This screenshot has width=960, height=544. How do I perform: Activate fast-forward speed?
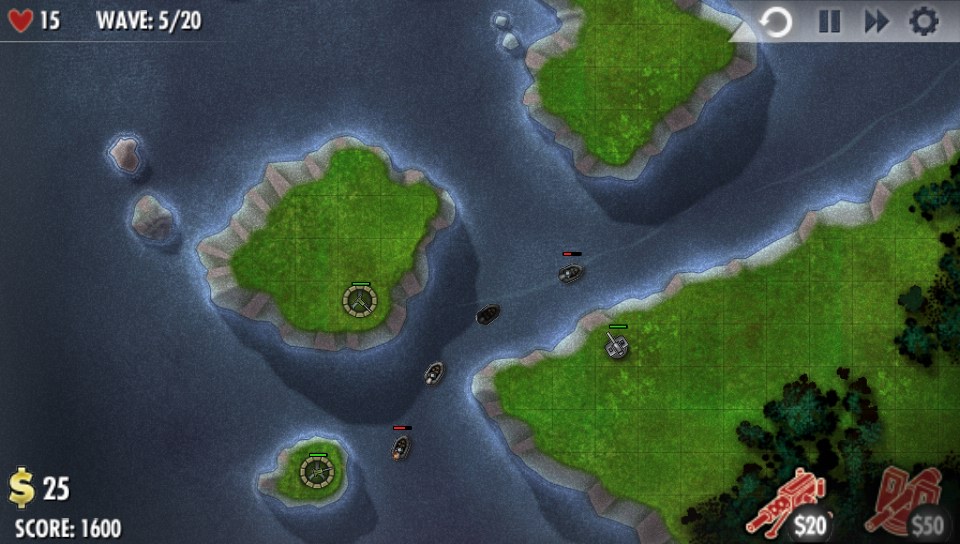tap(876, 21)
